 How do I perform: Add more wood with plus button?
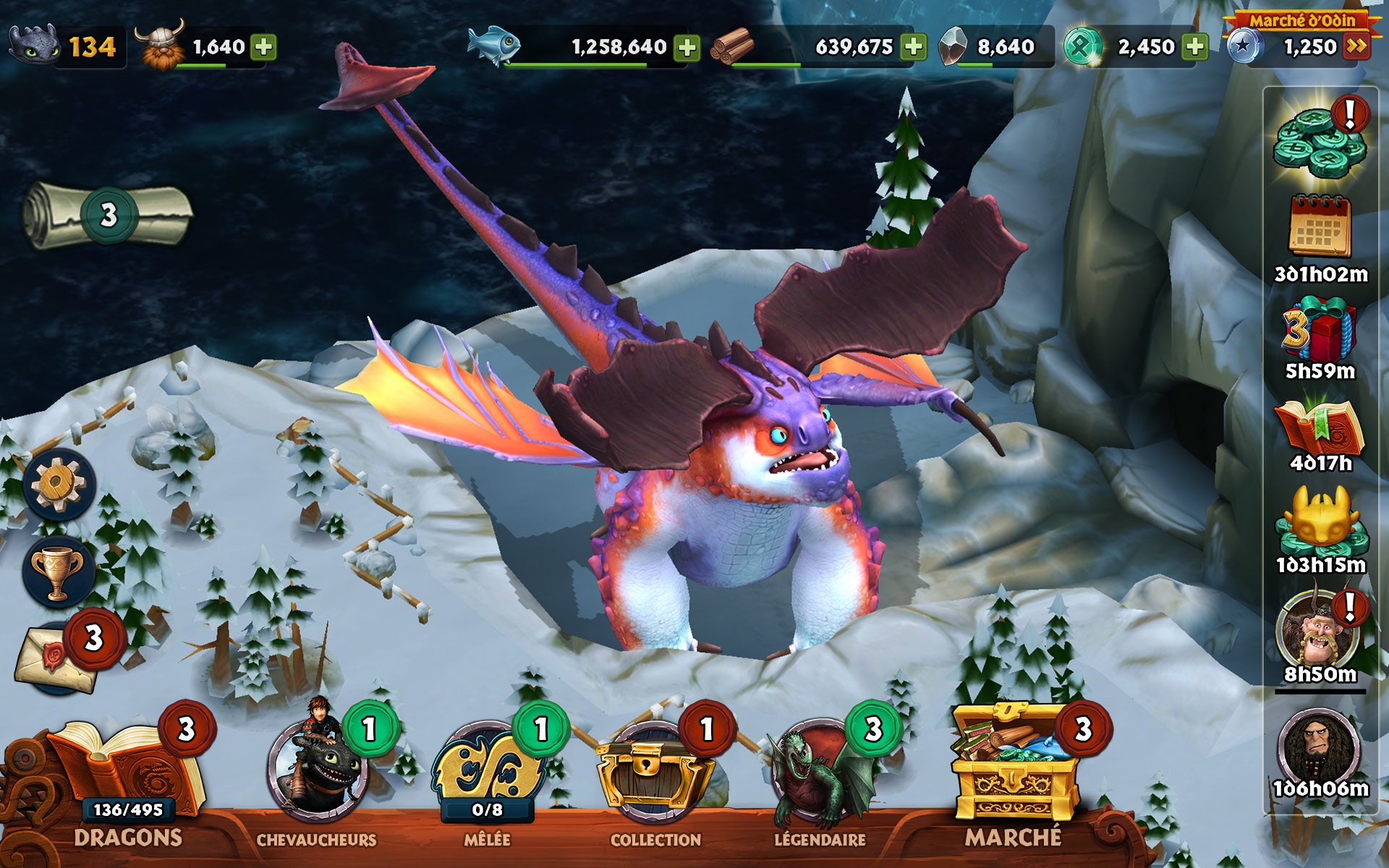click(914, 47)
